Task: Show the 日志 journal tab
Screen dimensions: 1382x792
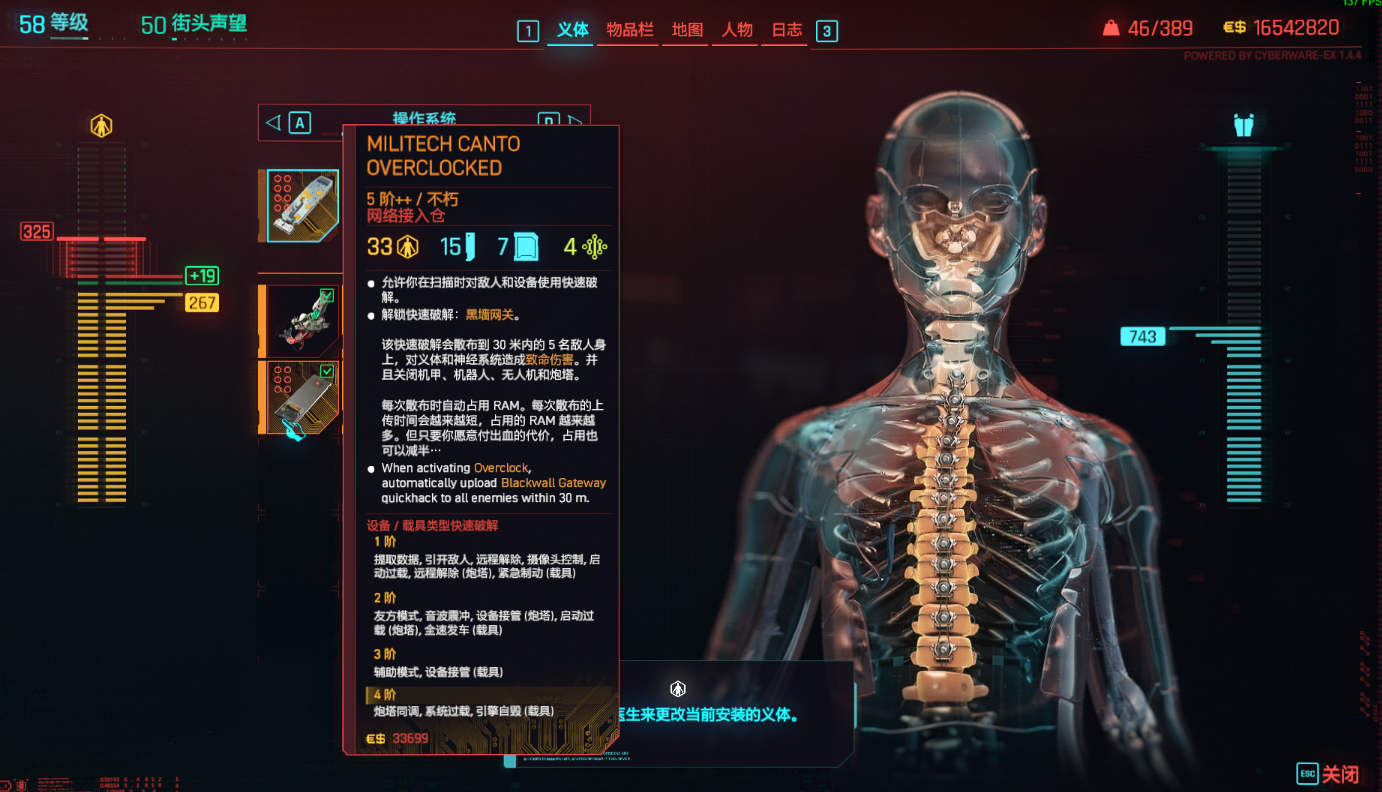Action: click(x=787, y=30)
